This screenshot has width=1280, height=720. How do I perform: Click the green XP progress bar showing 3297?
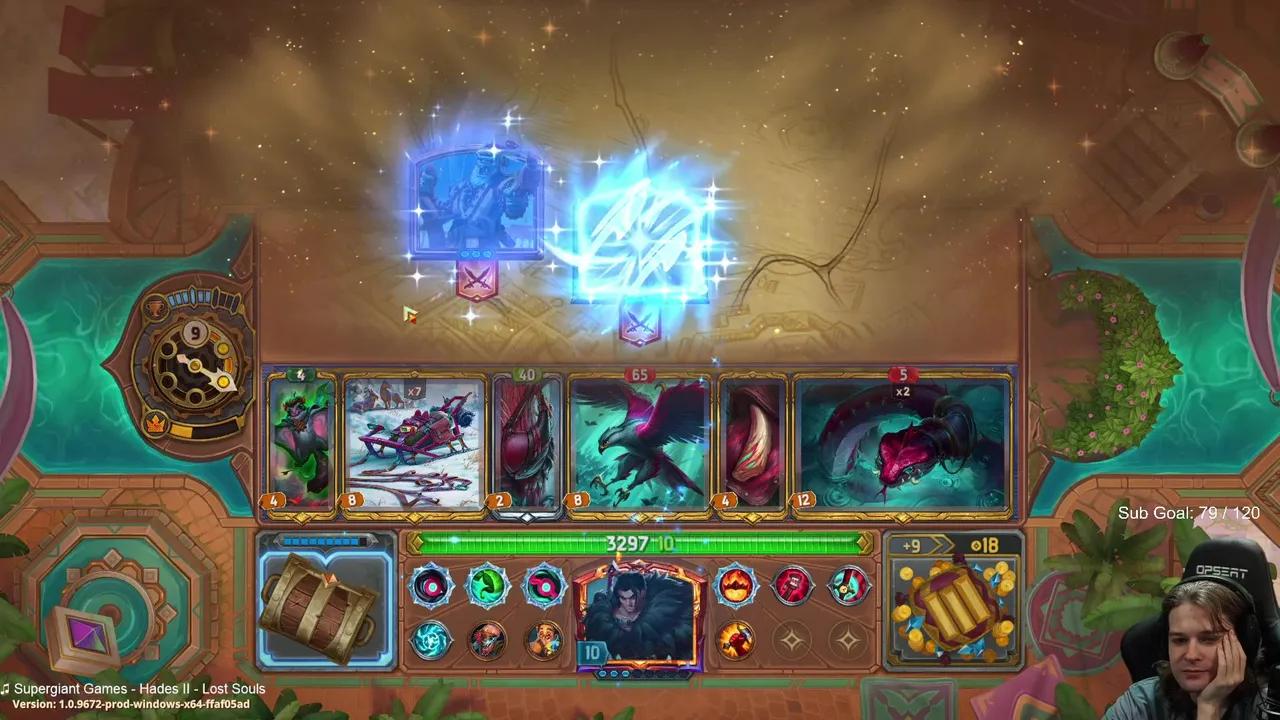[637, 545]
